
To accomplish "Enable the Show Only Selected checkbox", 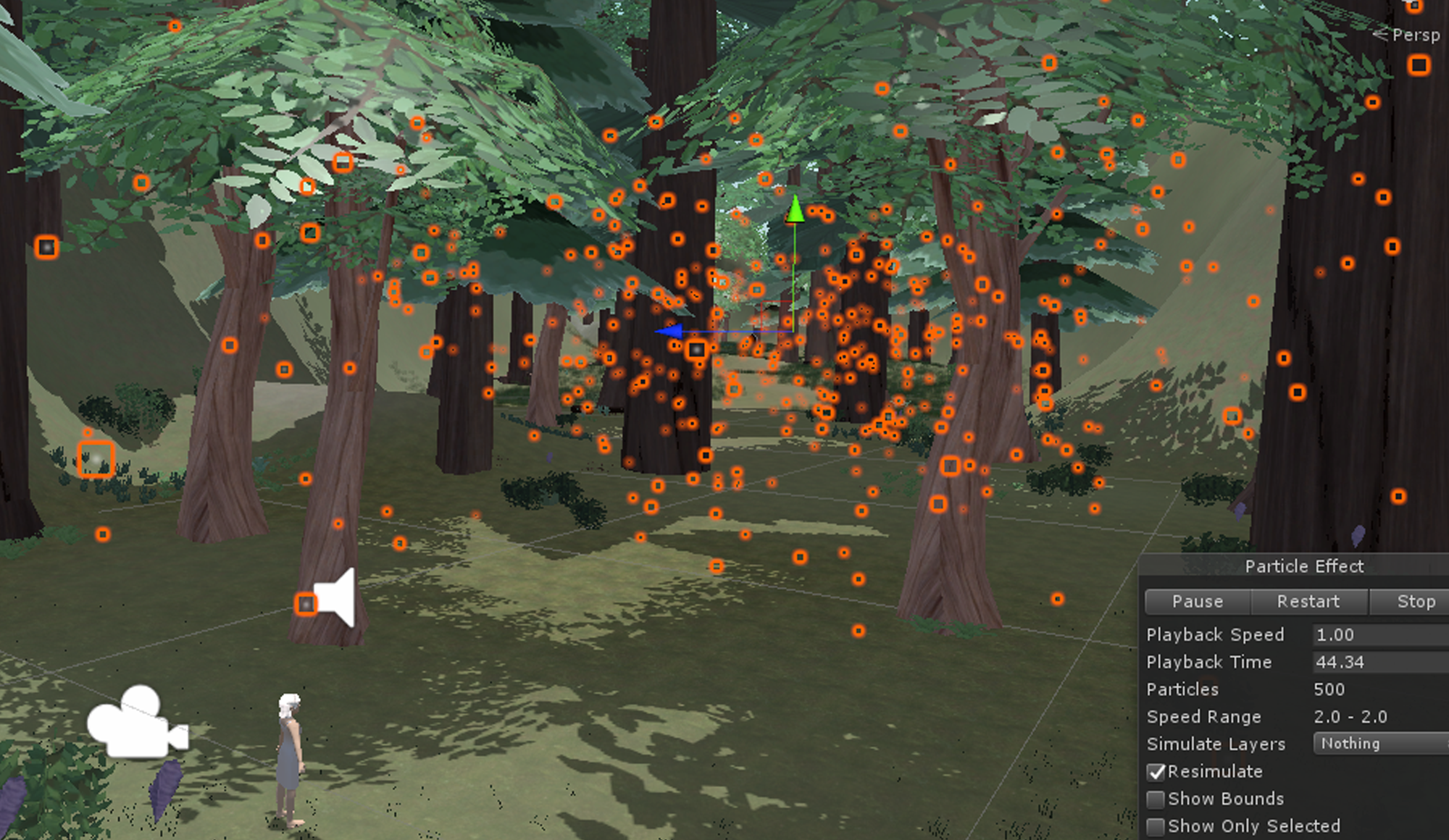I will (1156, 826).
